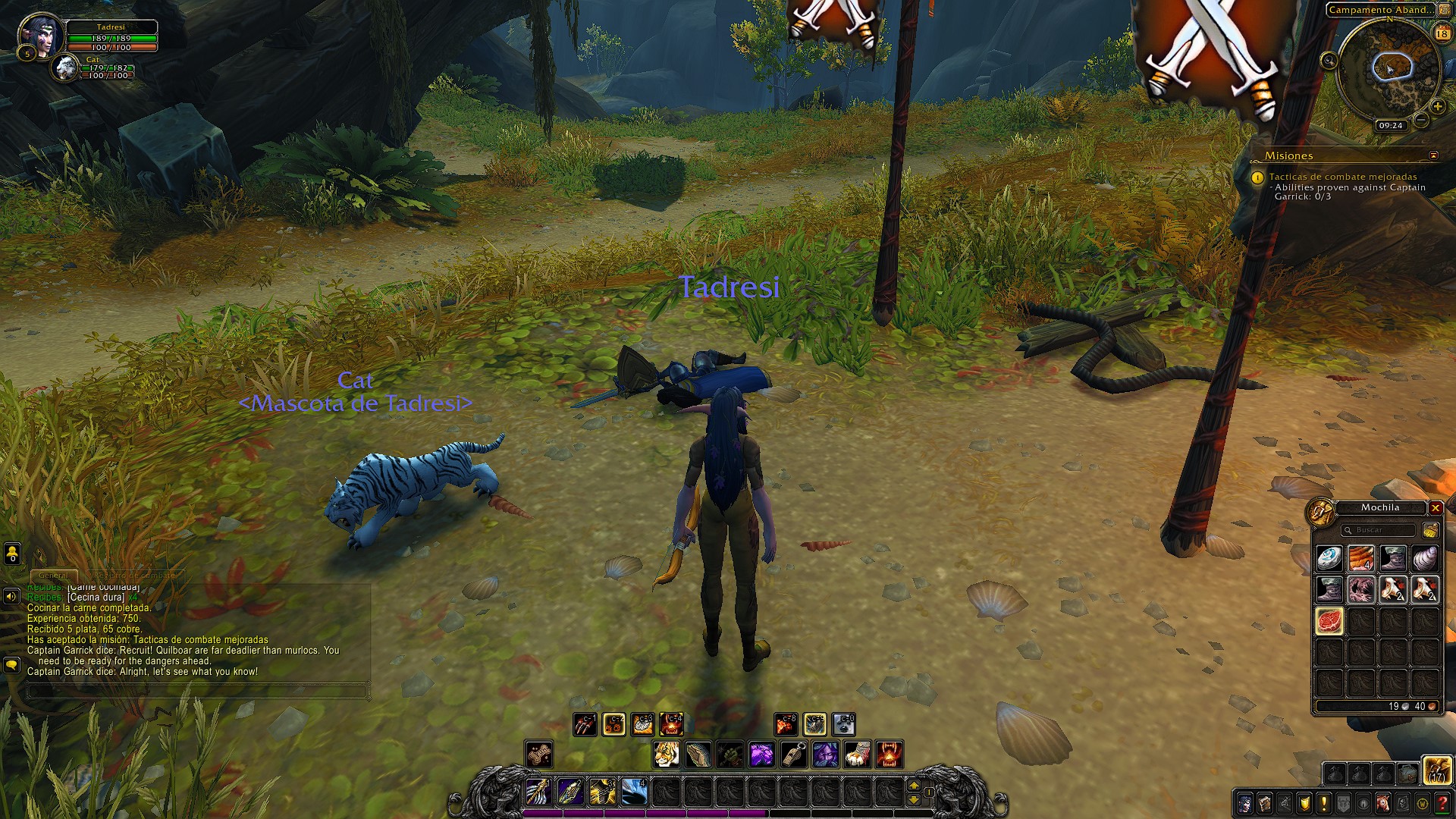Page the action bar up with the arrow
Viewport: 1456px width, 819px height.
click(913, 786)
